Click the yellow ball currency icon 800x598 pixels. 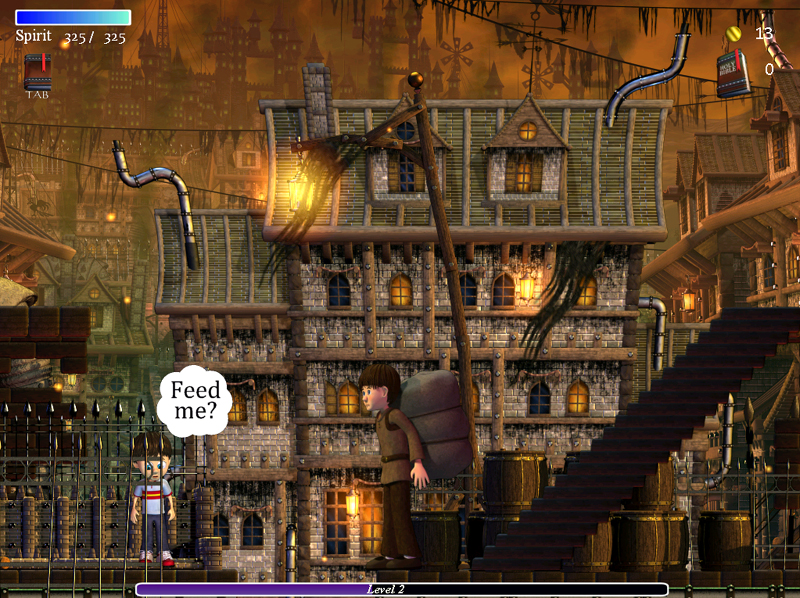point(735,33)
